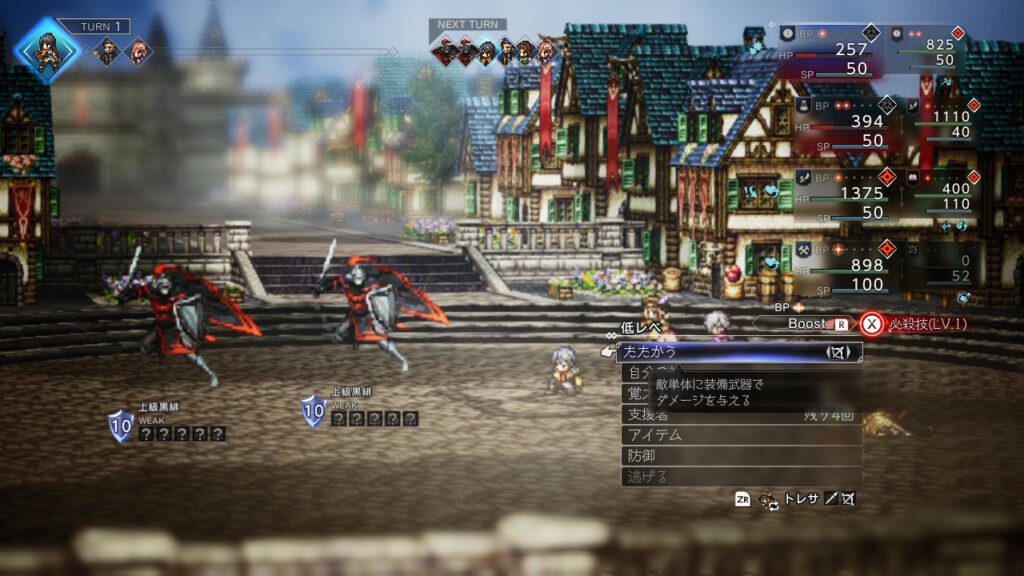Click the weapon switch arrows on たたかう
This screenshot has width=1024, height=576.
click(838, 352)
